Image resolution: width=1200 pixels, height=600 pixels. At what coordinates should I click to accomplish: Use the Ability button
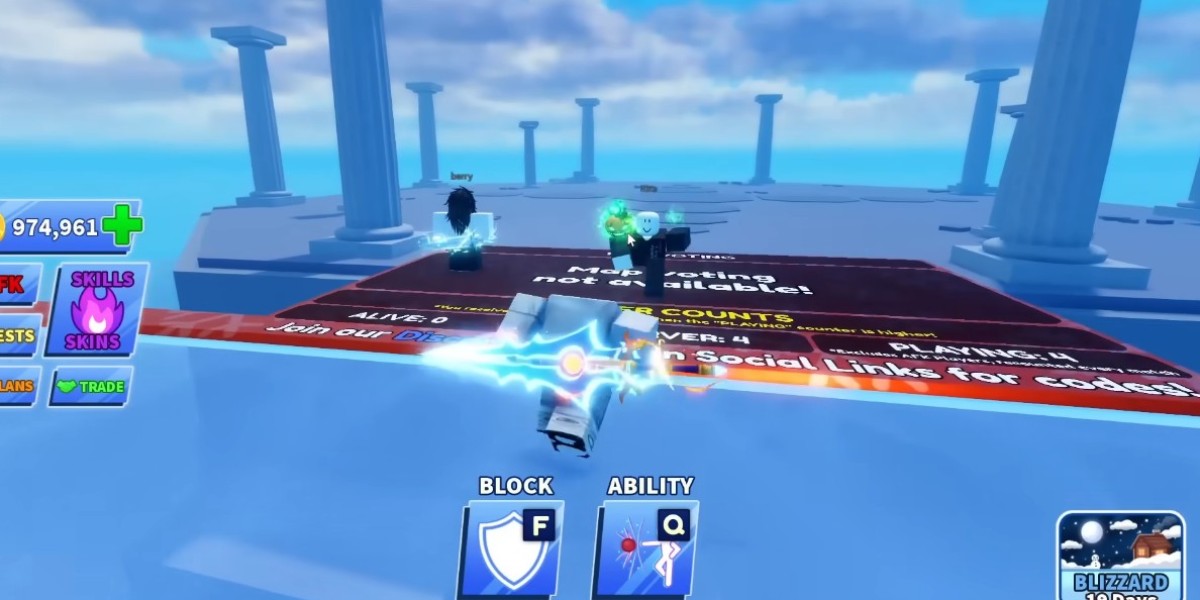(x=648, y=548)
